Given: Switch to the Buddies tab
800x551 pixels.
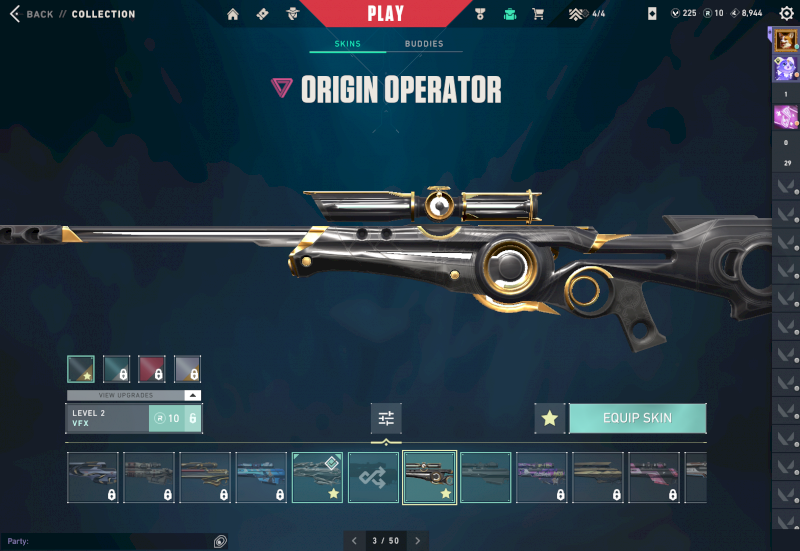Looking at the screenshot, I should point(424,44).
